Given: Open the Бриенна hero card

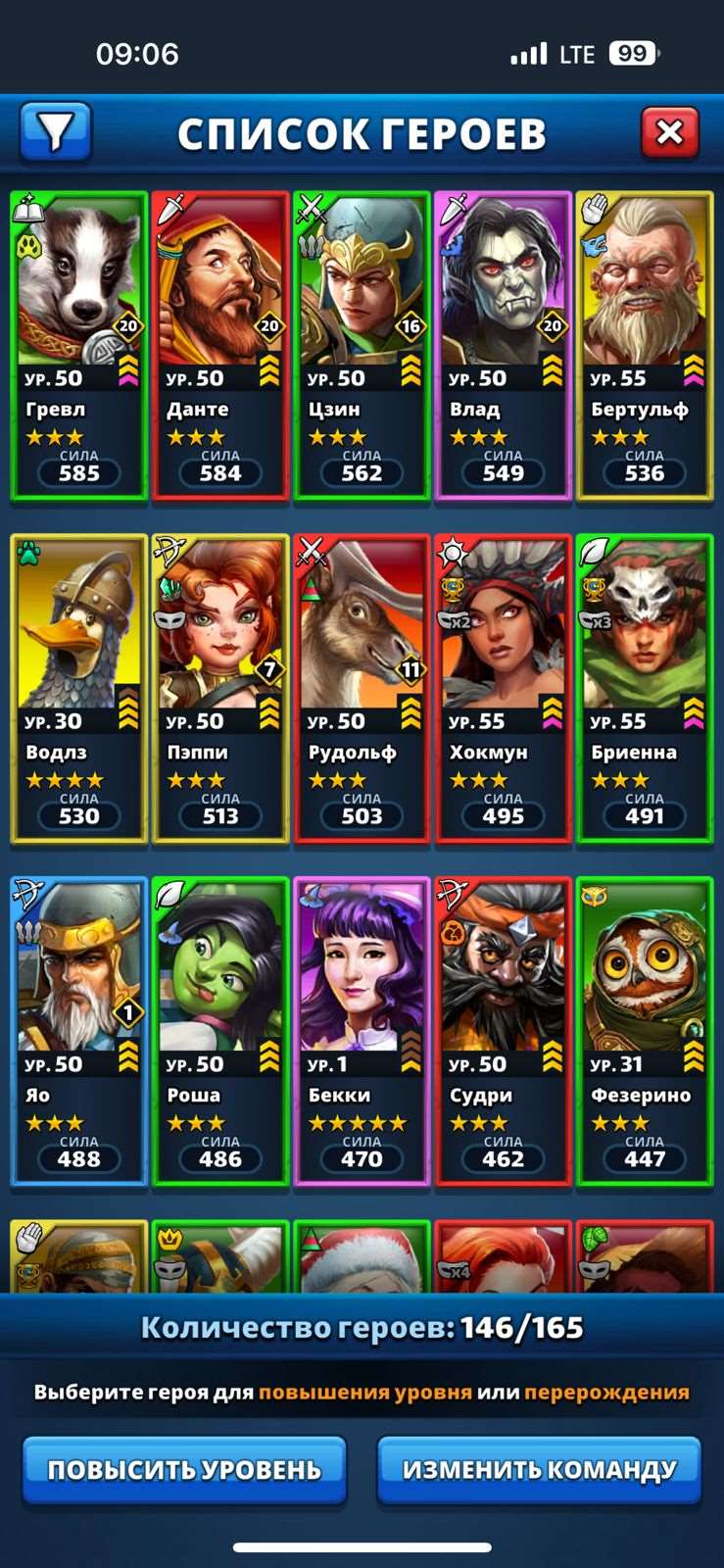Looking at the screenshot, I should click(644, 689).
